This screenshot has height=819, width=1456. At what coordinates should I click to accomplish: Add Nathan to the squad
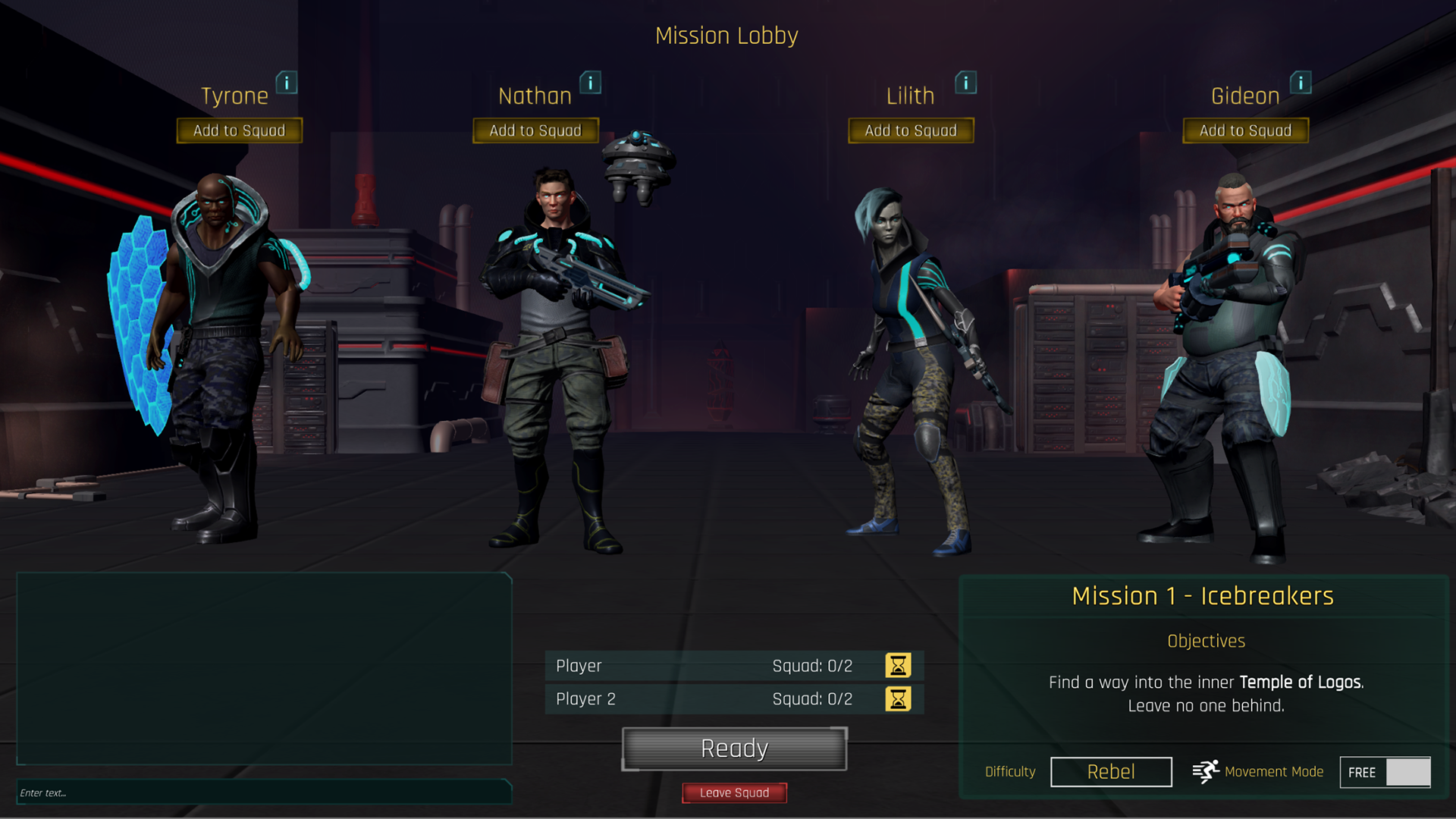click(x=535, y=130)
